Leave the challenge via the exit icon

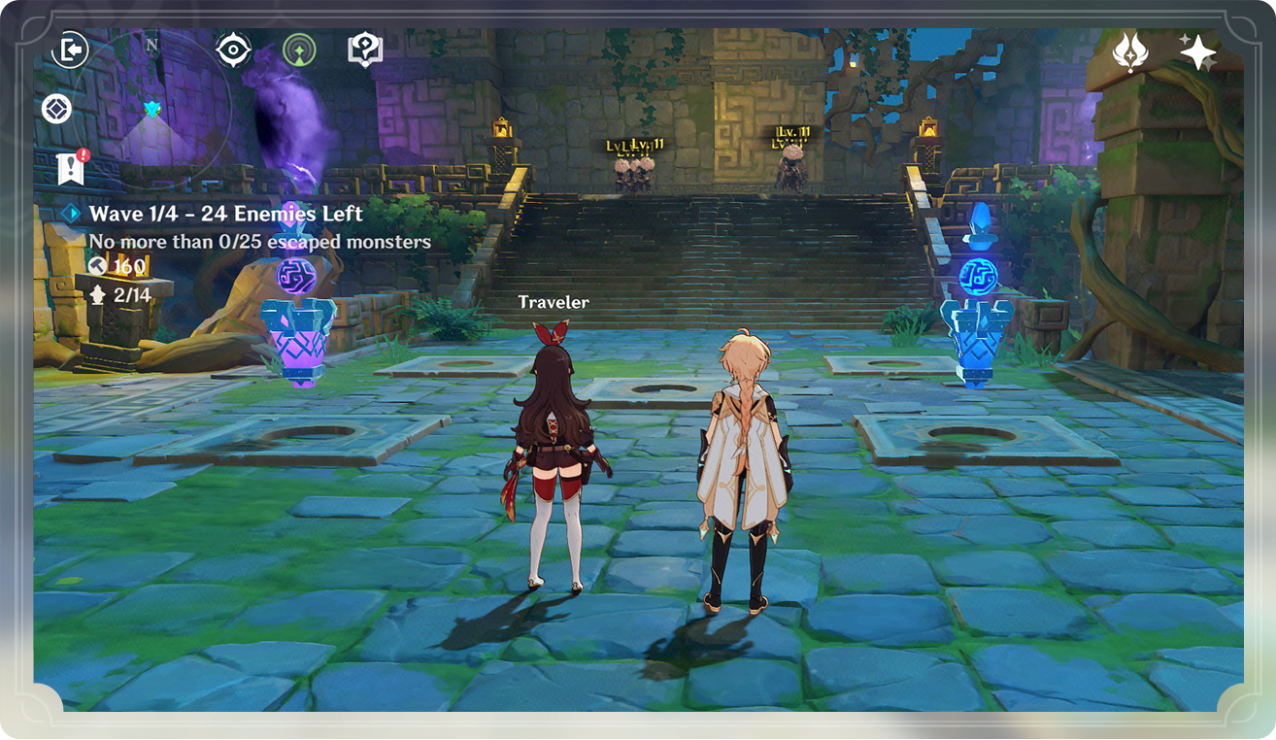(70, 50)
